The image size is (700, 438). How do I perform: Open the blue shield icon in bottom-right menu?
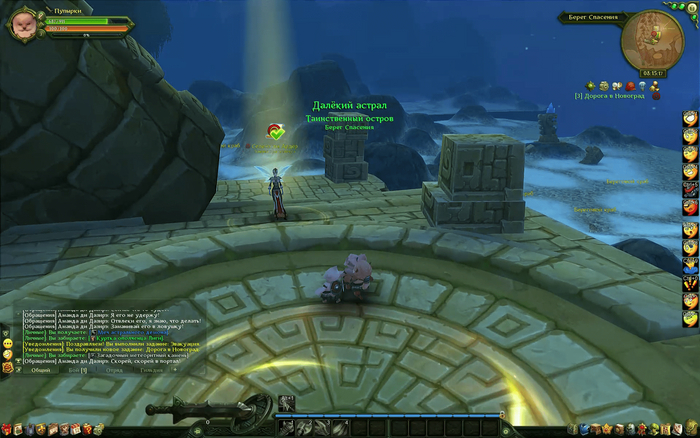pyautogui.click(x=583, y=429)
